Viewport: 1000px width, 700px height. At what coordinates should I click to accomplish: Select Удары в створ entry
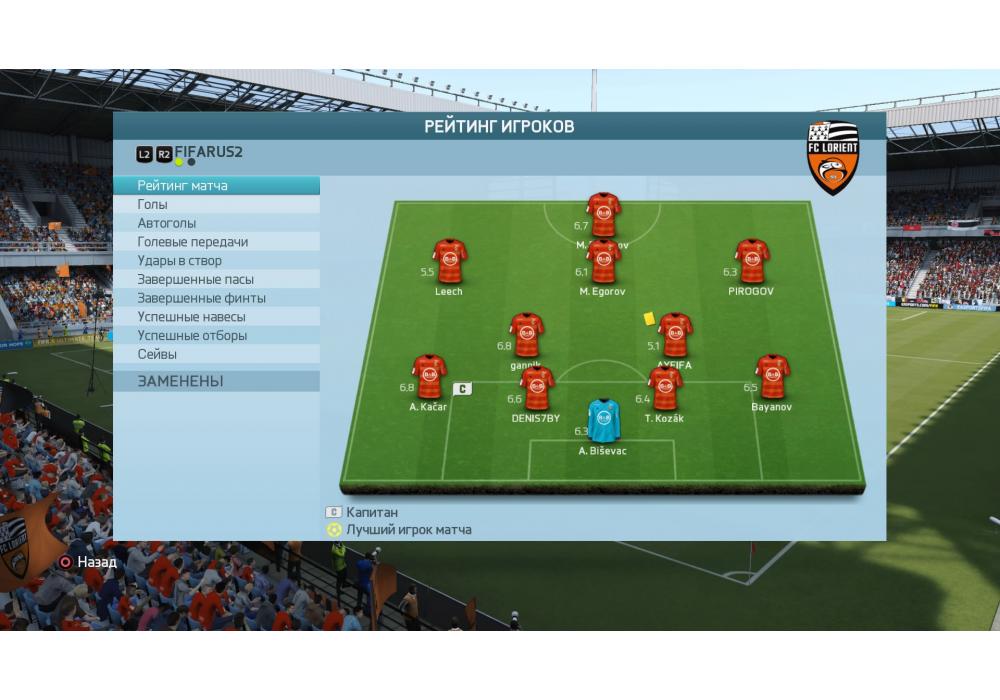click(216, 261)
